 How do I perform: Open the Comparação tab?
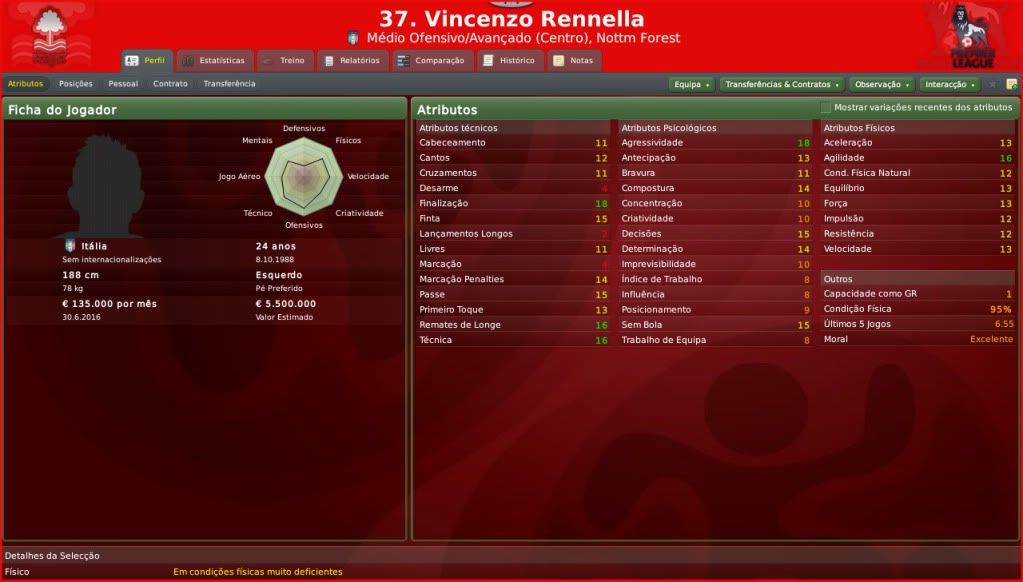point(431,61)
